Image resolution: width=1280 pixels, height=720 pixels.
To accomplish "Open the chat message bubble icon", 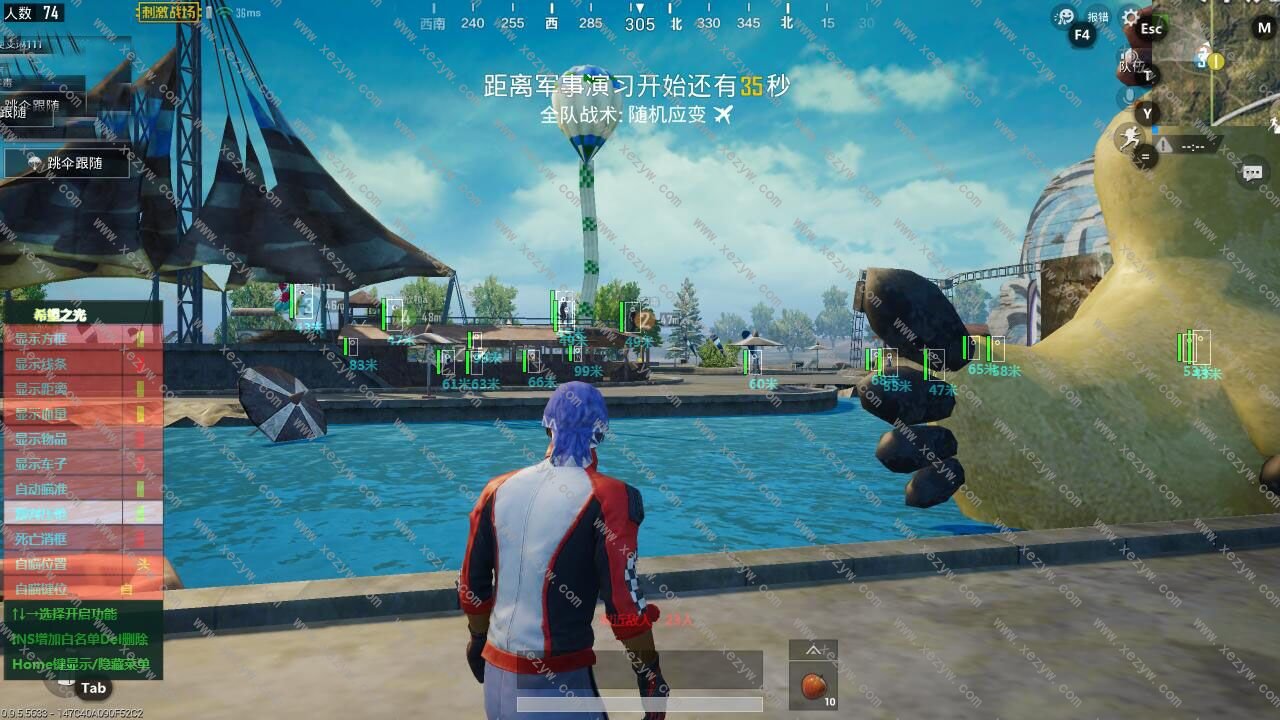I will point(1252,173).
